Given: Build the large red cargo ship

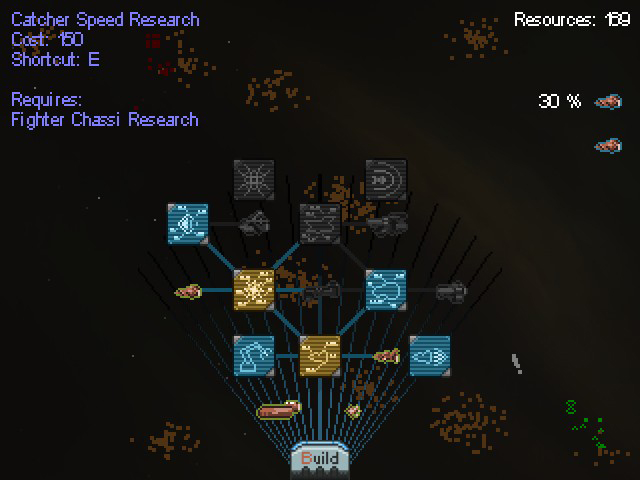Looking at the screenshot, I should [279, 408].
